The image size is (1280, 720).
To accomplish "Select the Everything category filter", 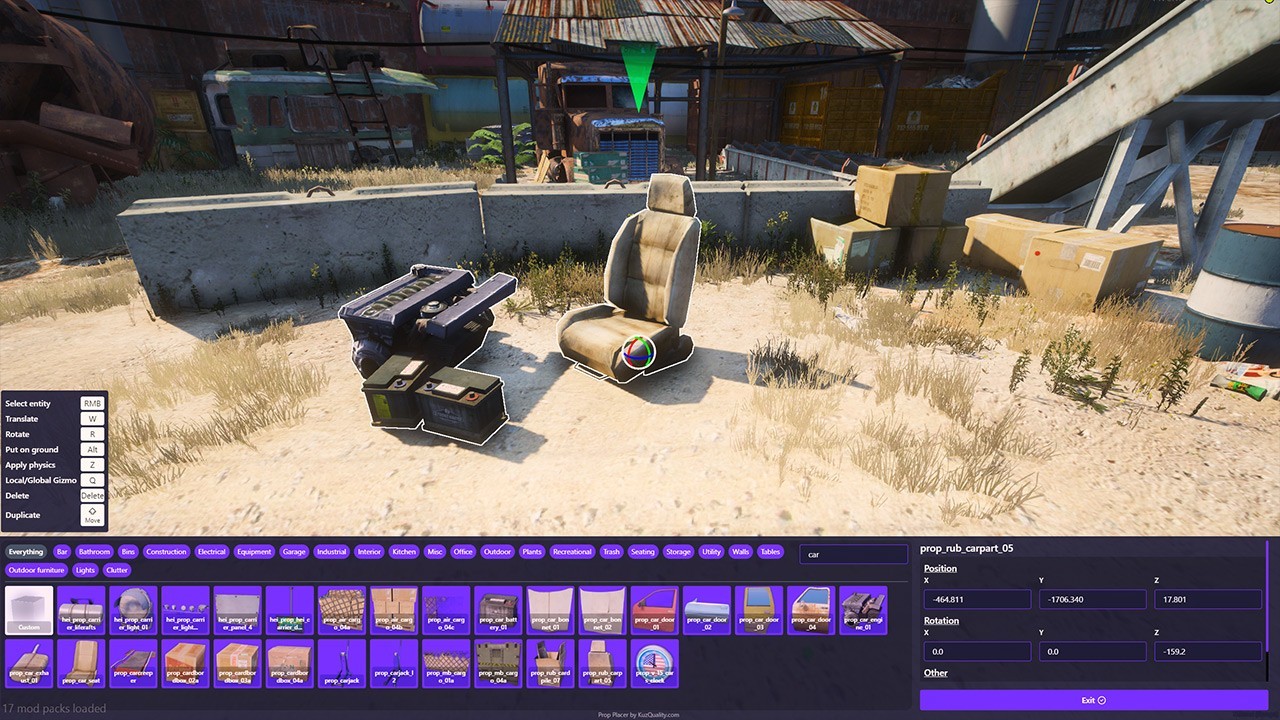I will tap(26, 552).
